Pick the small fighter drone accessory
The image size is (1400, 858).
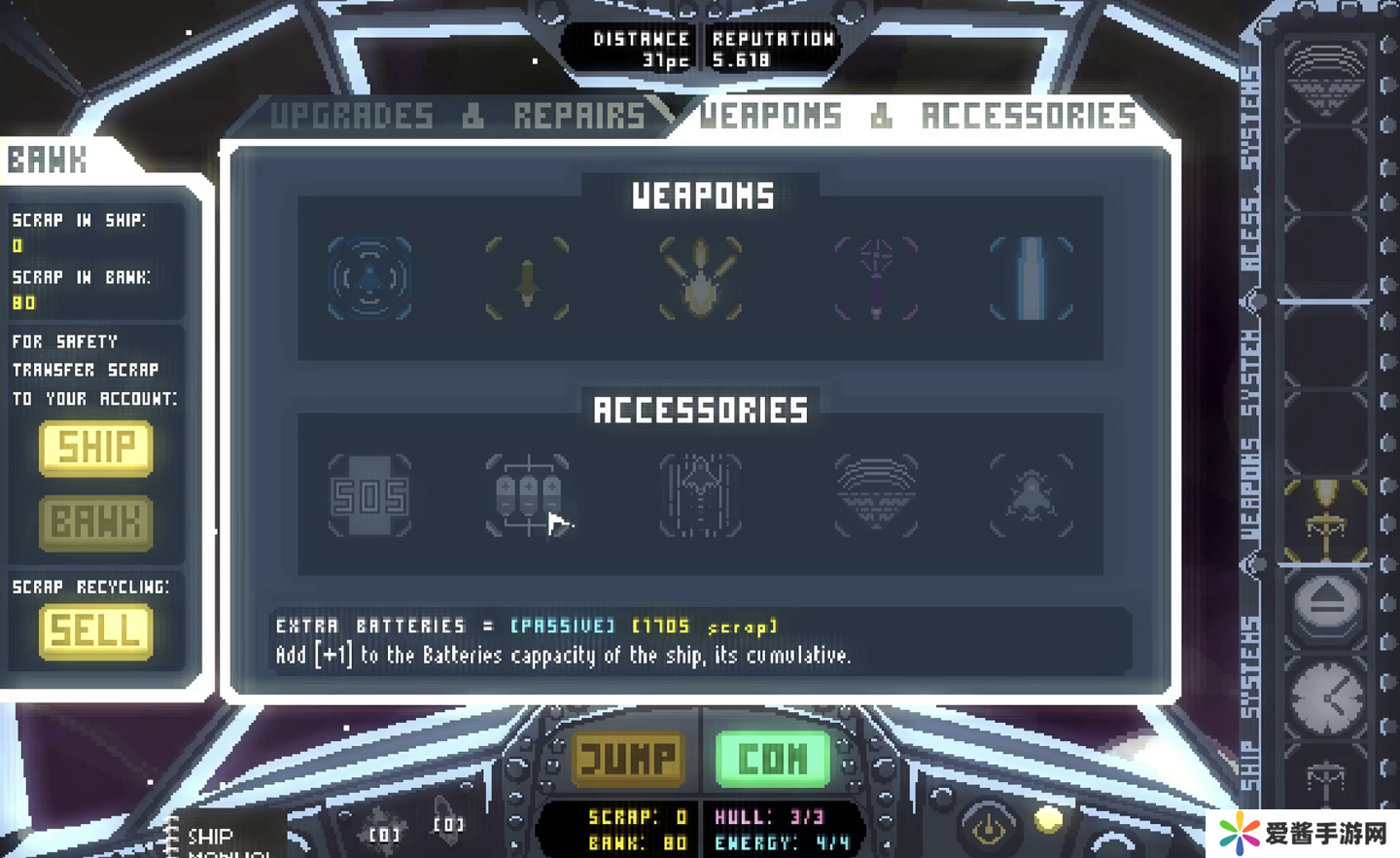[x=1031, y=496]
